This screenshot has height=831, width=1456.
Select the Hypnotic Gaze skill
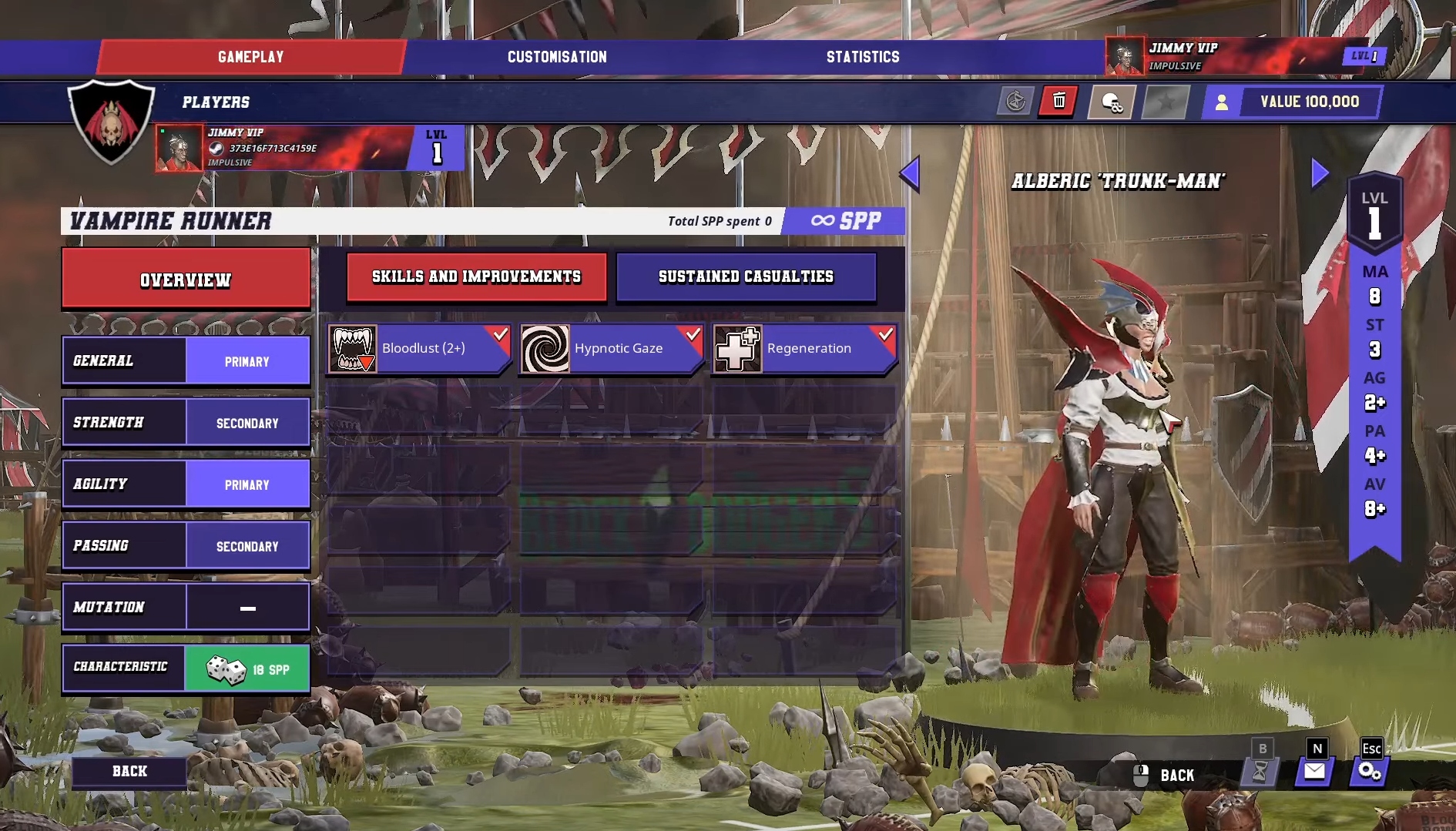611,349
